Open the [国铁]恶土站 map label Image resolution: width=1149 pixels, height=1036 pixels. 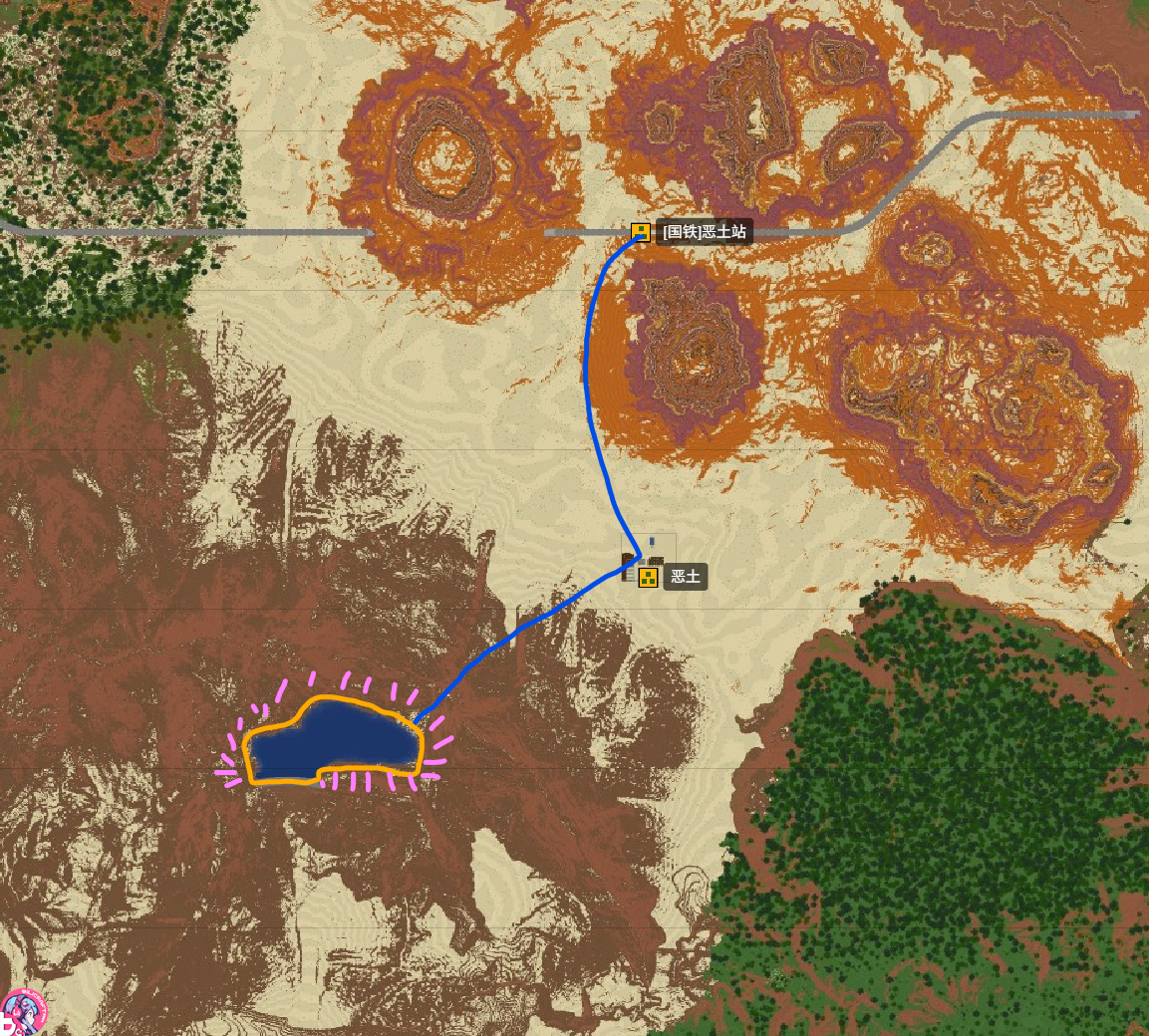pos(705,232)
